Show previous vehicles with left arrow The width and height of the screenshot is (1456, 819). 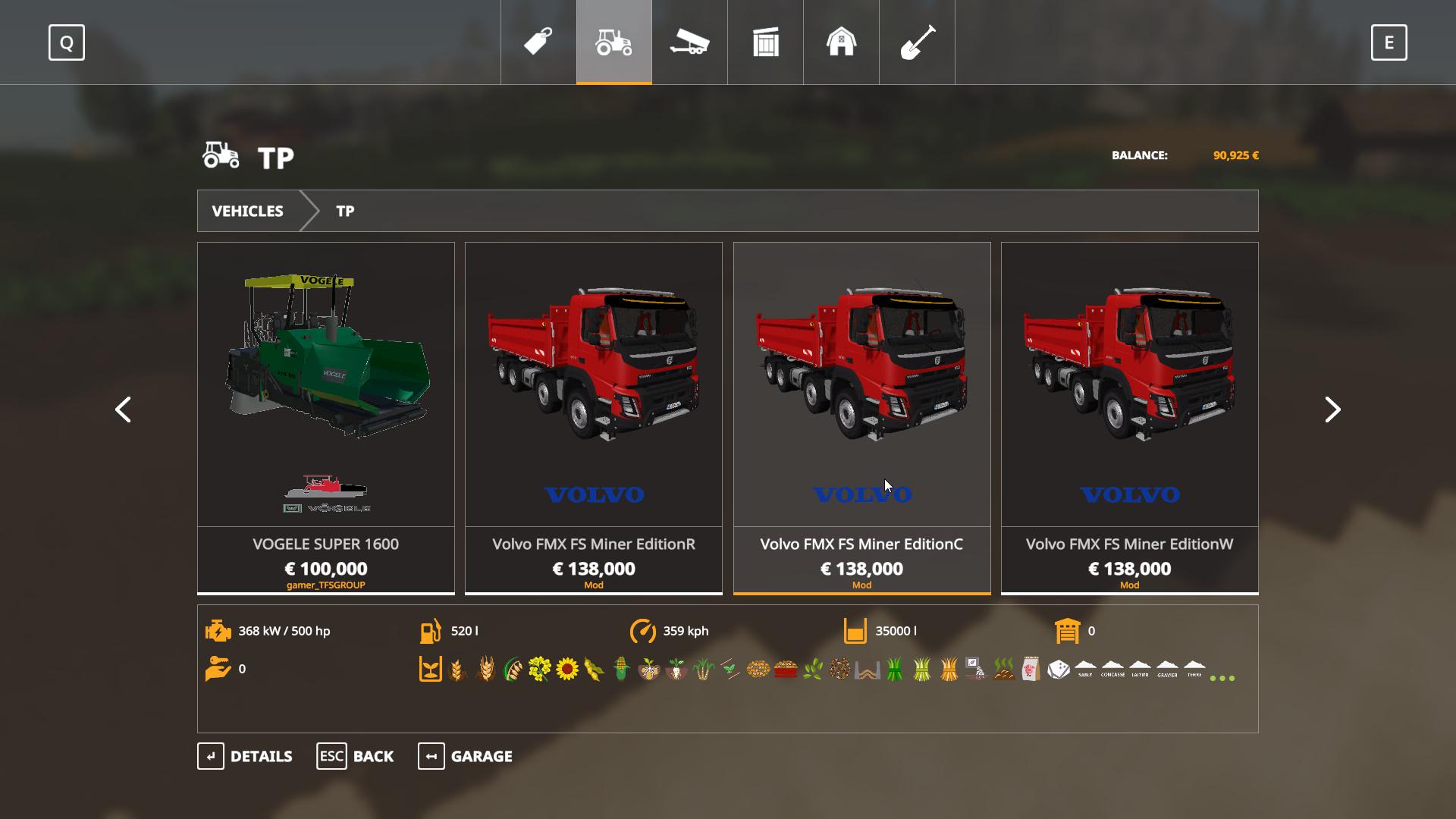pos(123,409)
